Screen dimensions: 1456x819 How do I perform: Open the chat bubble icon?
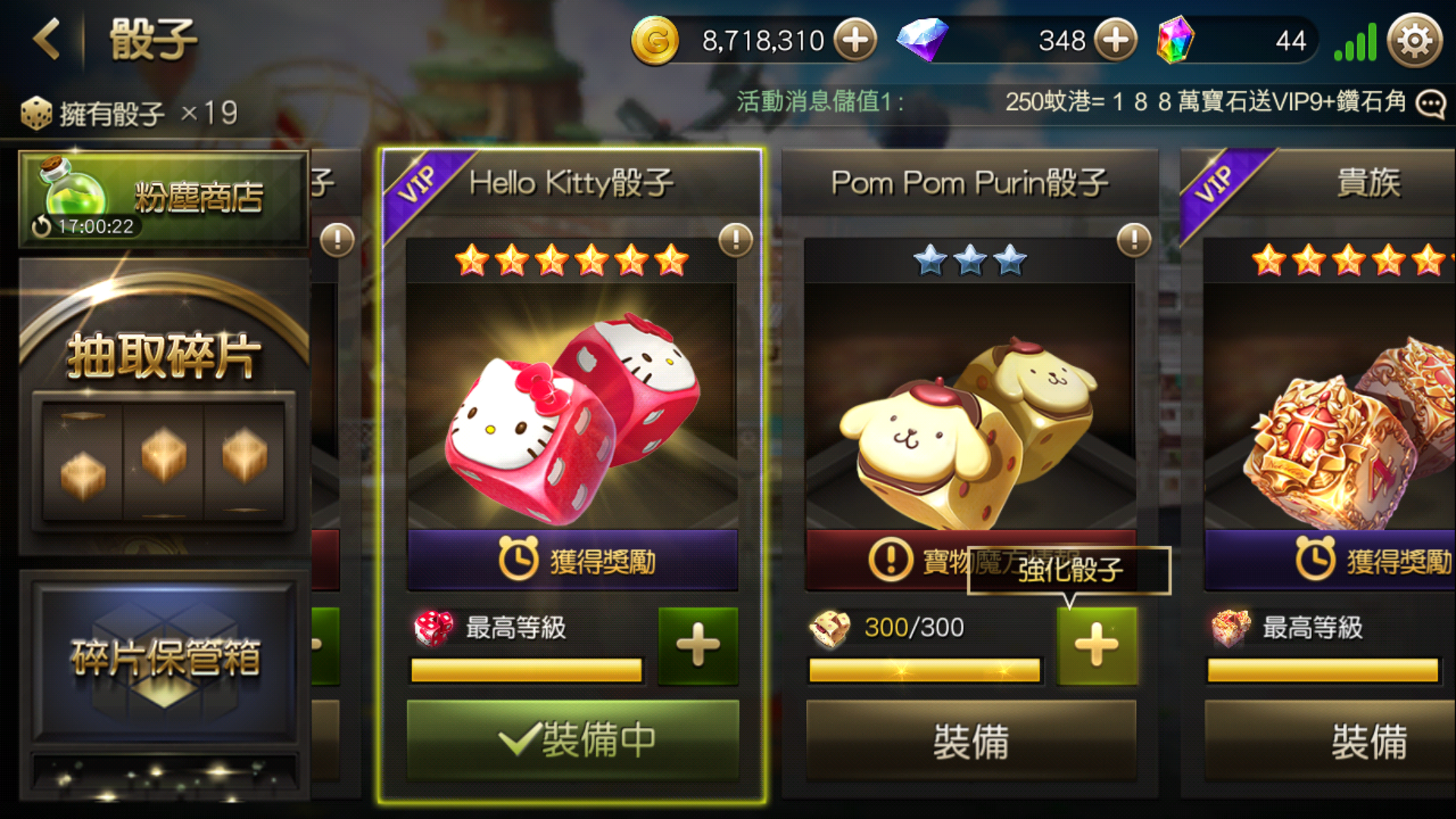[1431, 104]
